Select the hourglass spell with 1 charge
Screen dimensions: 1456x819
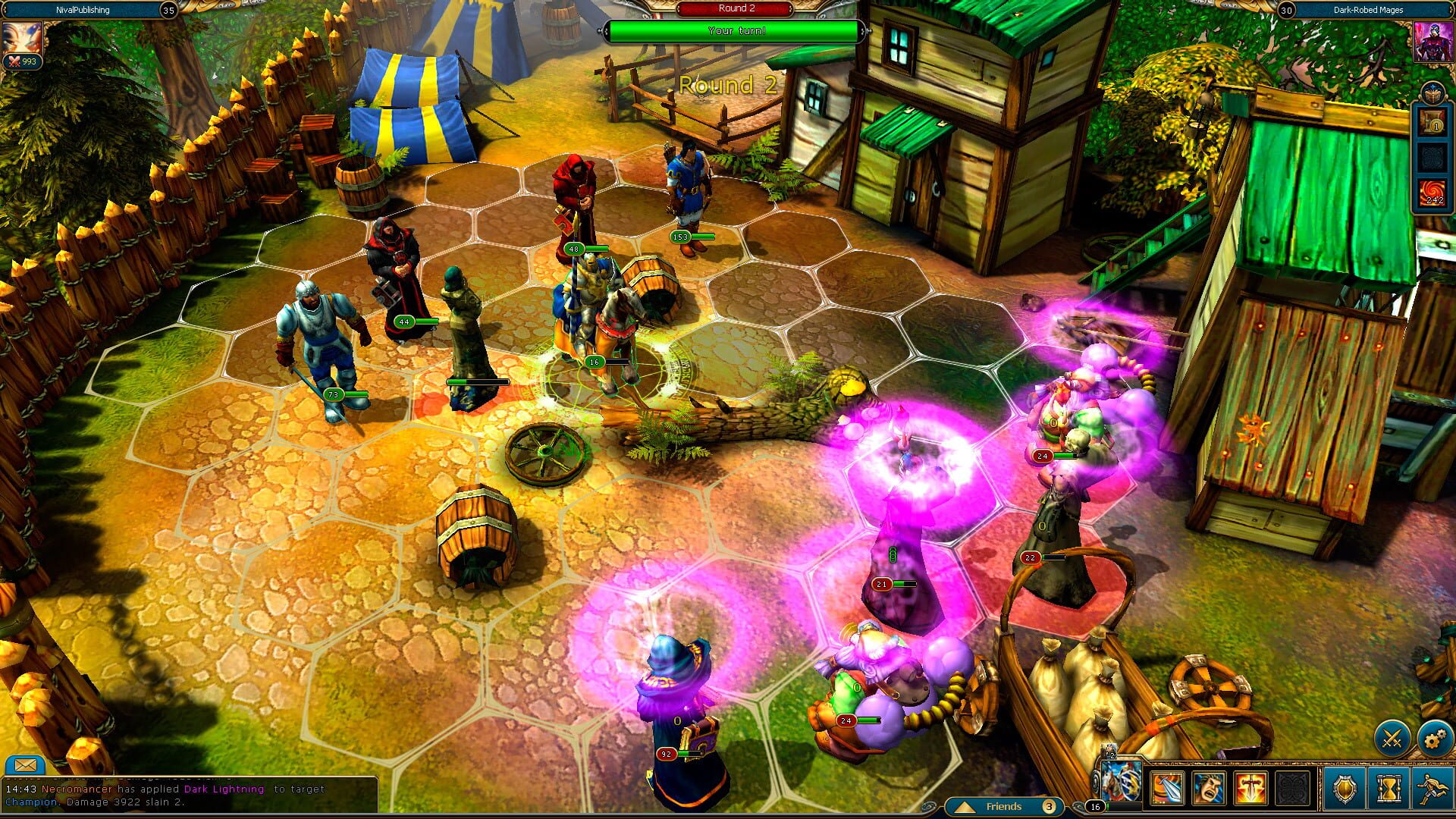tap(1432, 121)
